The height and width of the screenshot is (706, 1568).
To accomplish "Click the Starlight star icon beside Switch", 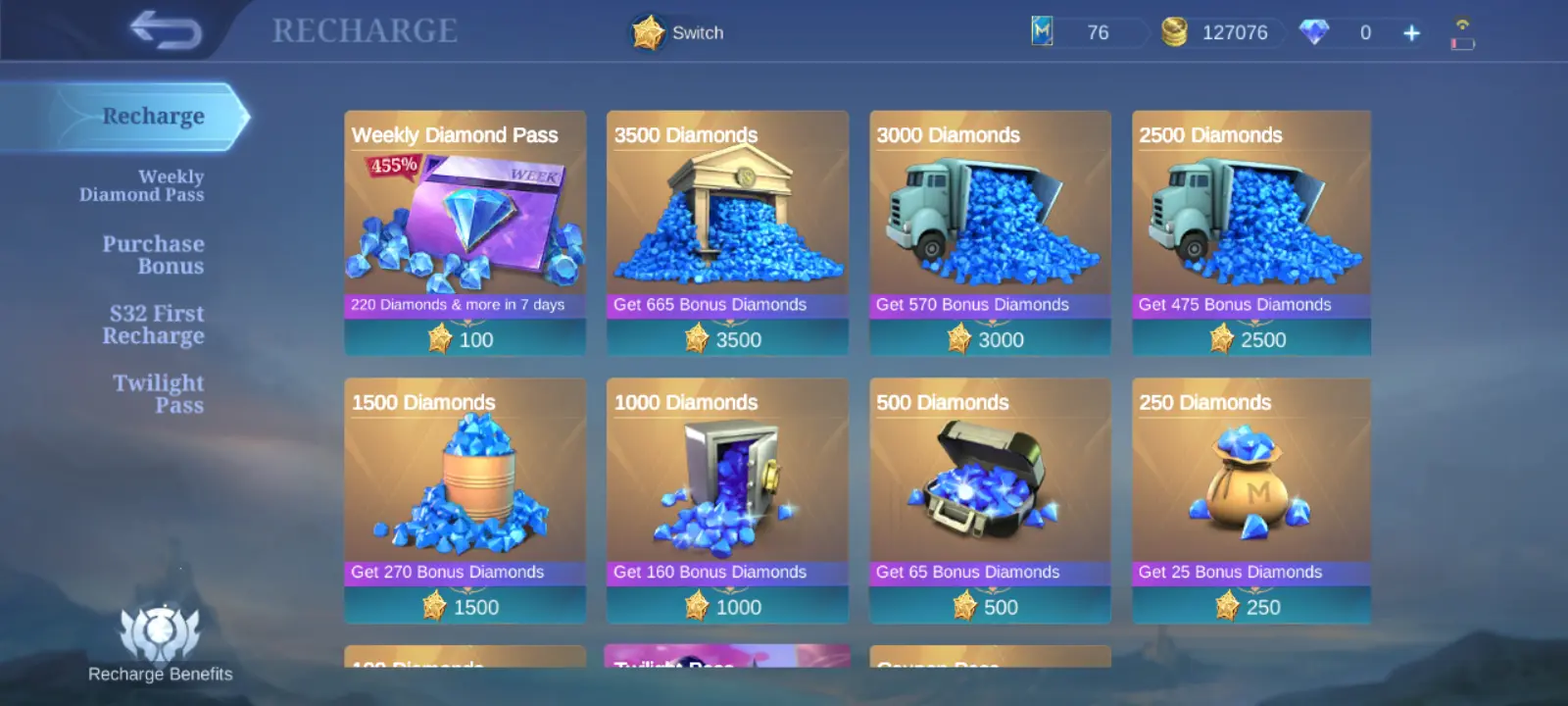I will [x=648, y=31].
